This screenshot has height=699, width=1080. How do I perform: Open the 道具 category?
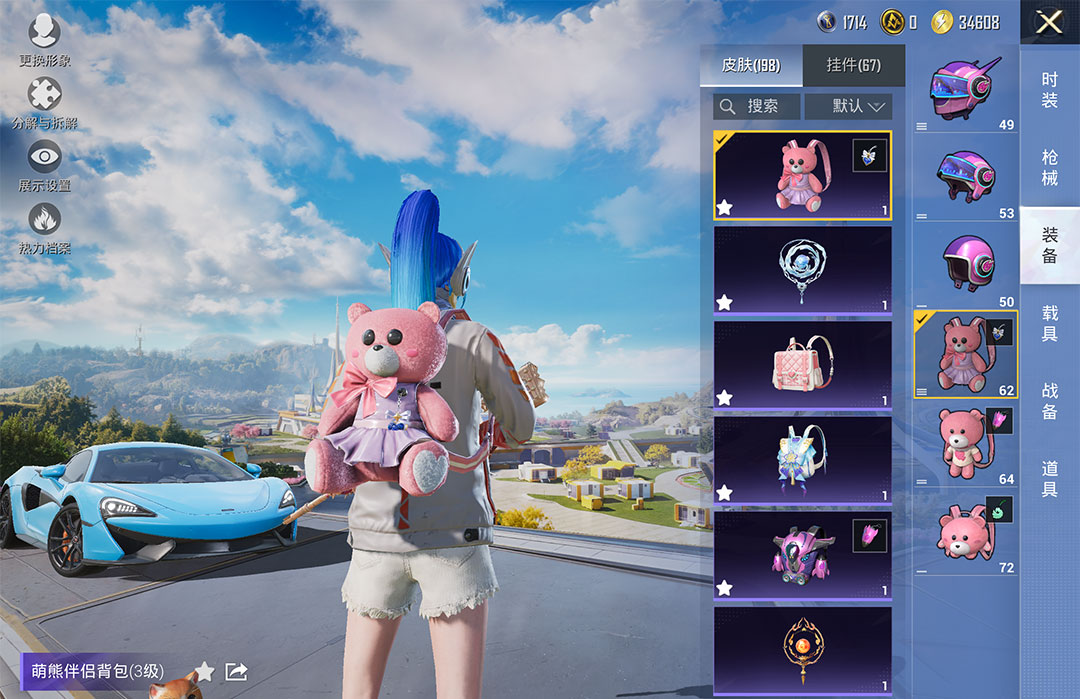point(1049,479)
